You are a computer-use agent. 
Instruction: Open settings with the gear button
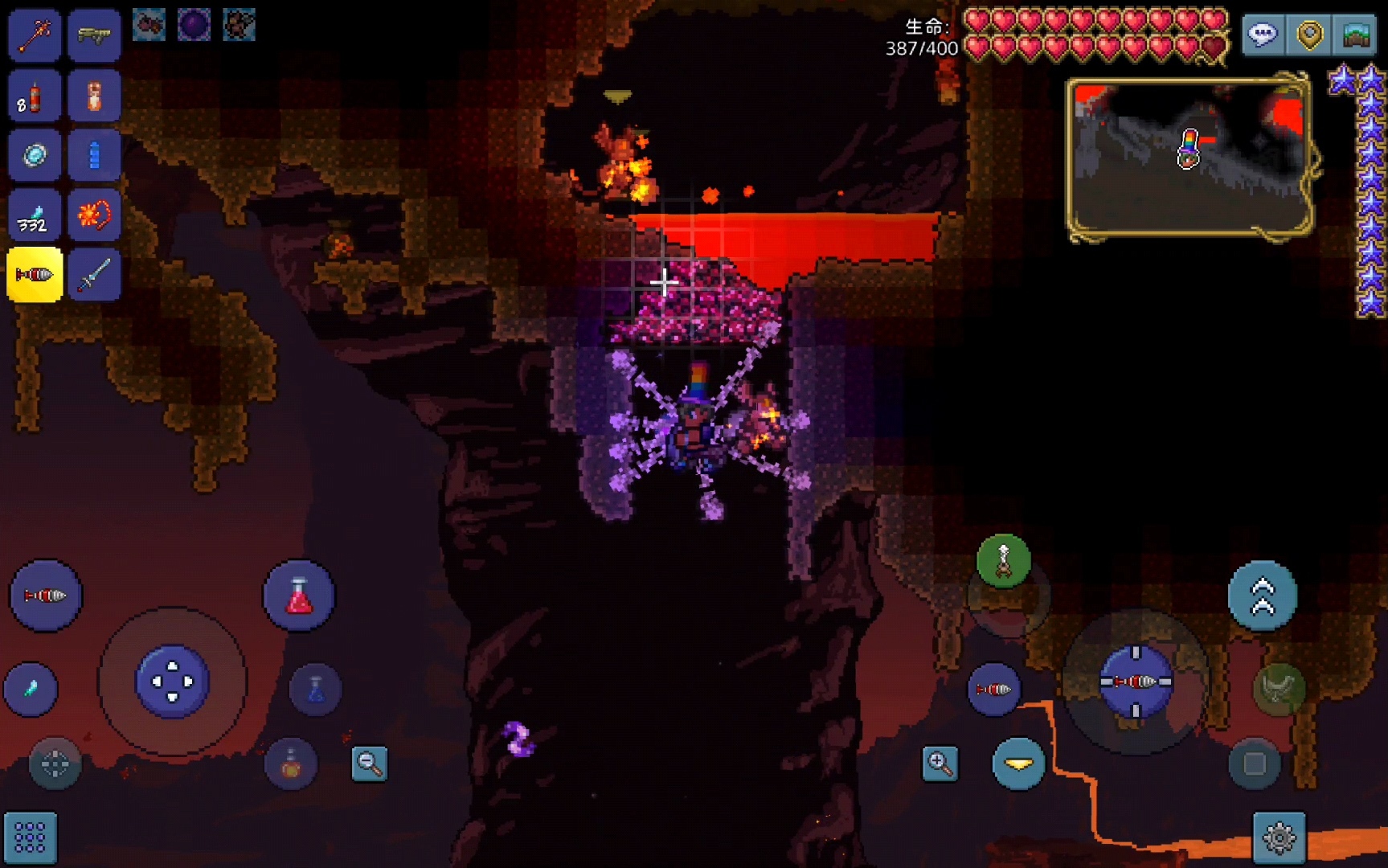coord(1279,837)
